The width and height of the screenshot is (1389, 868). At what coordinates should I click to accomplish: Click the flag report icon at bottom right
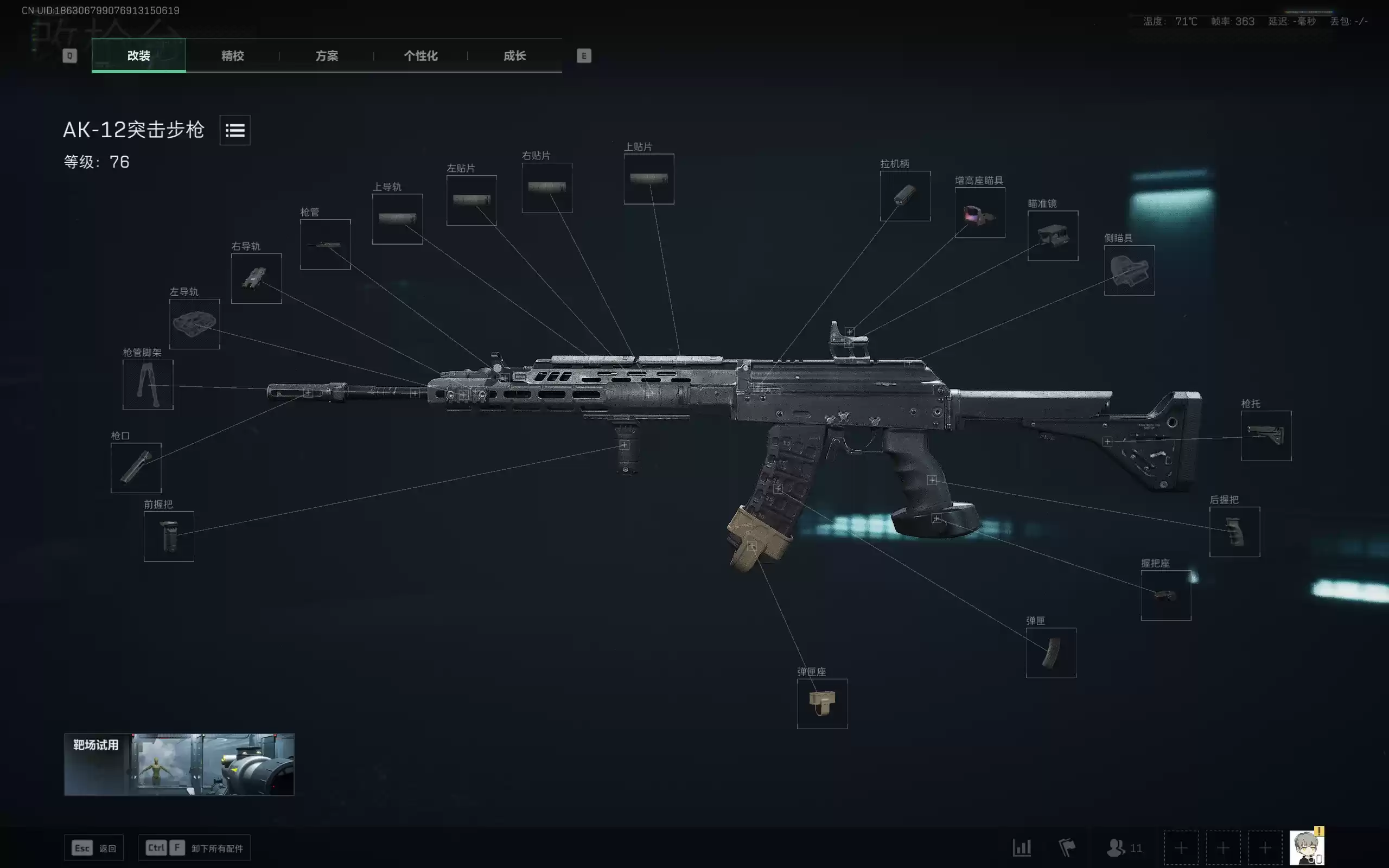coord(1069,847)
